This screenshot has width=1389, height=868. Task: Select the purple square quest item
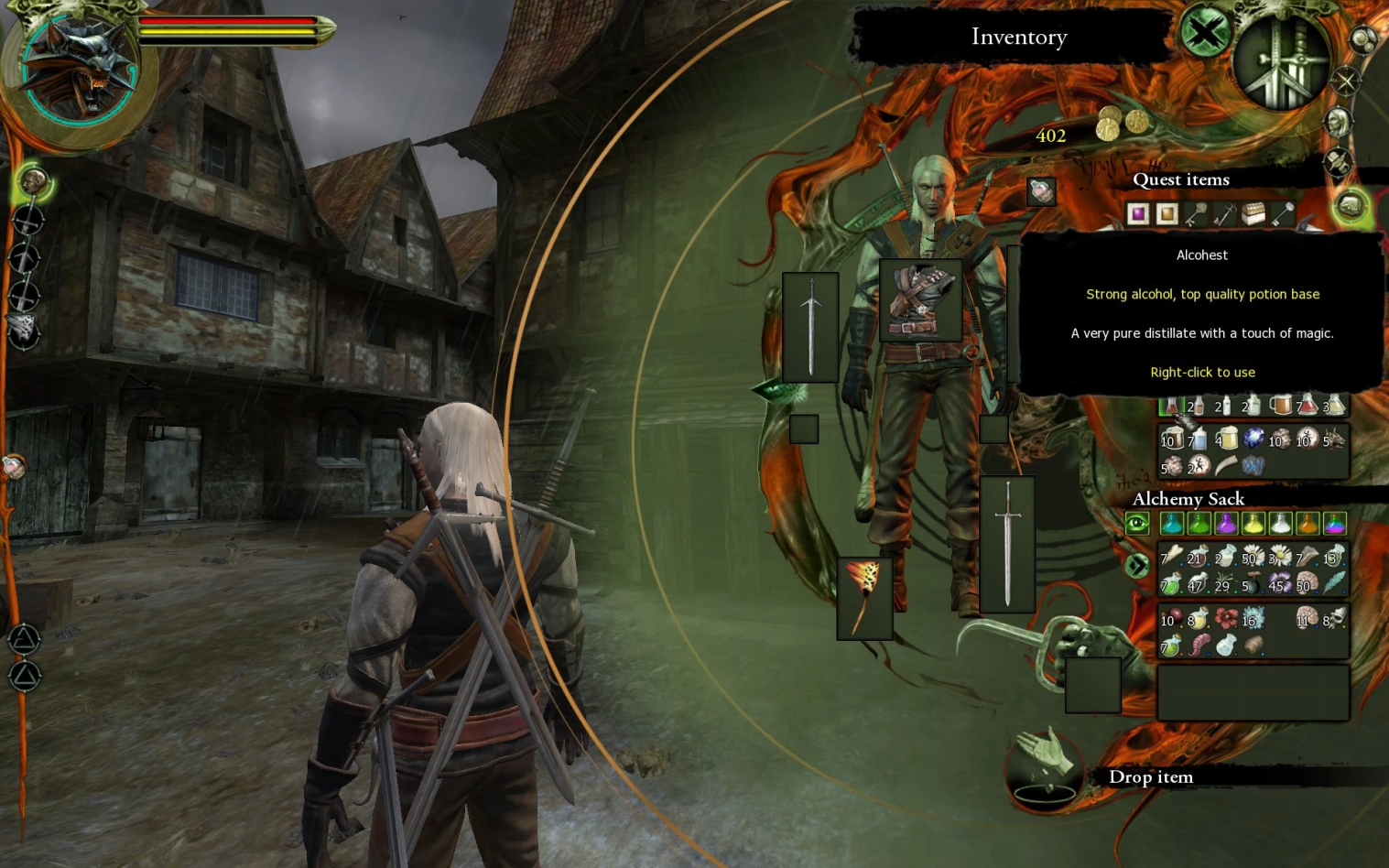[x=1138, y=214]
